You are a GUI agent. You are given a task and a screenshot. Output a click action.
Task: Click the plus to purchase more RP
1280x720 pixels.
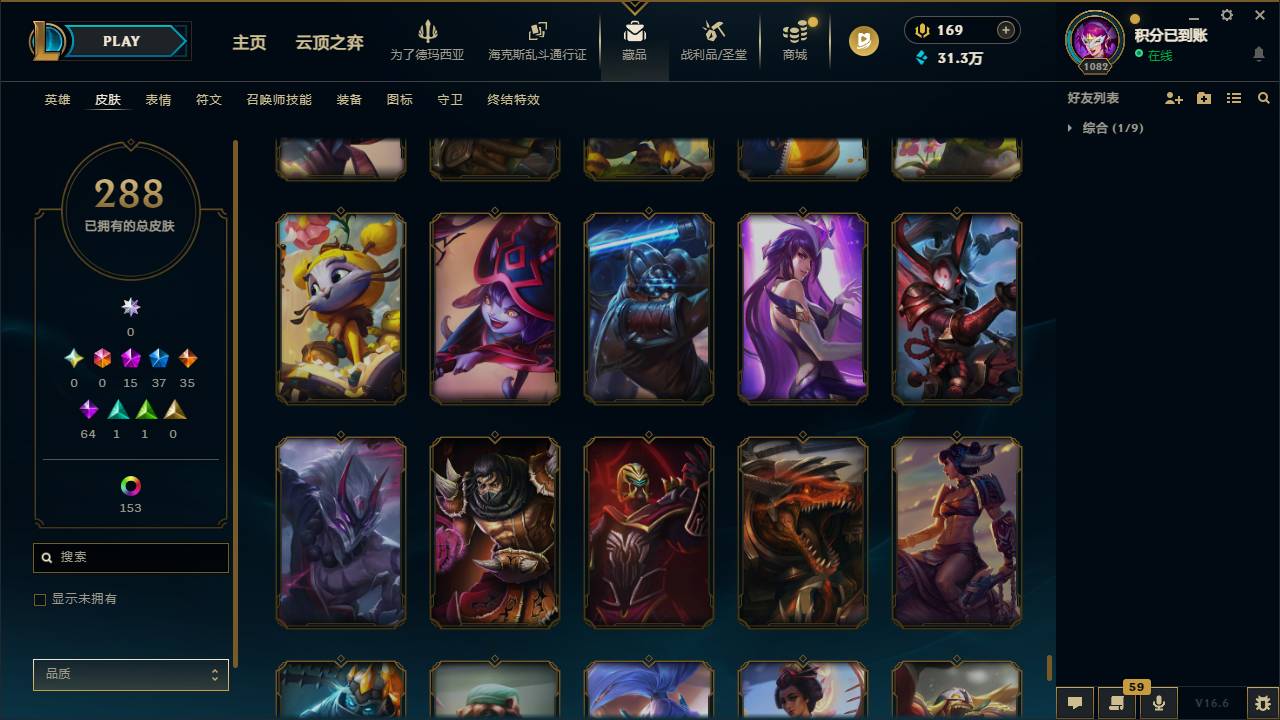[x=1004, y=30]
